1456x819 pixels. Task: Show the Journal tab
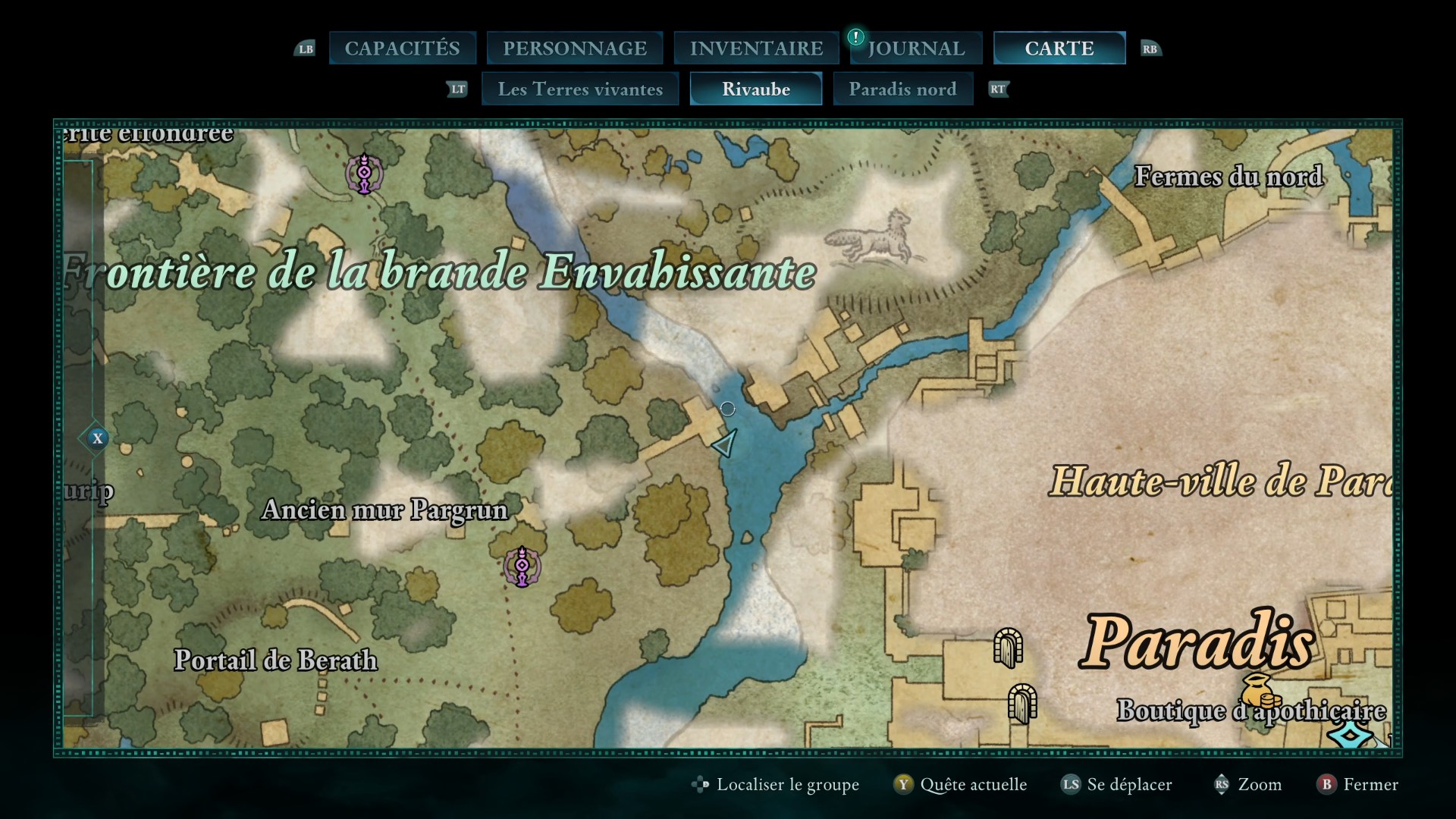(x=916, y=49)
